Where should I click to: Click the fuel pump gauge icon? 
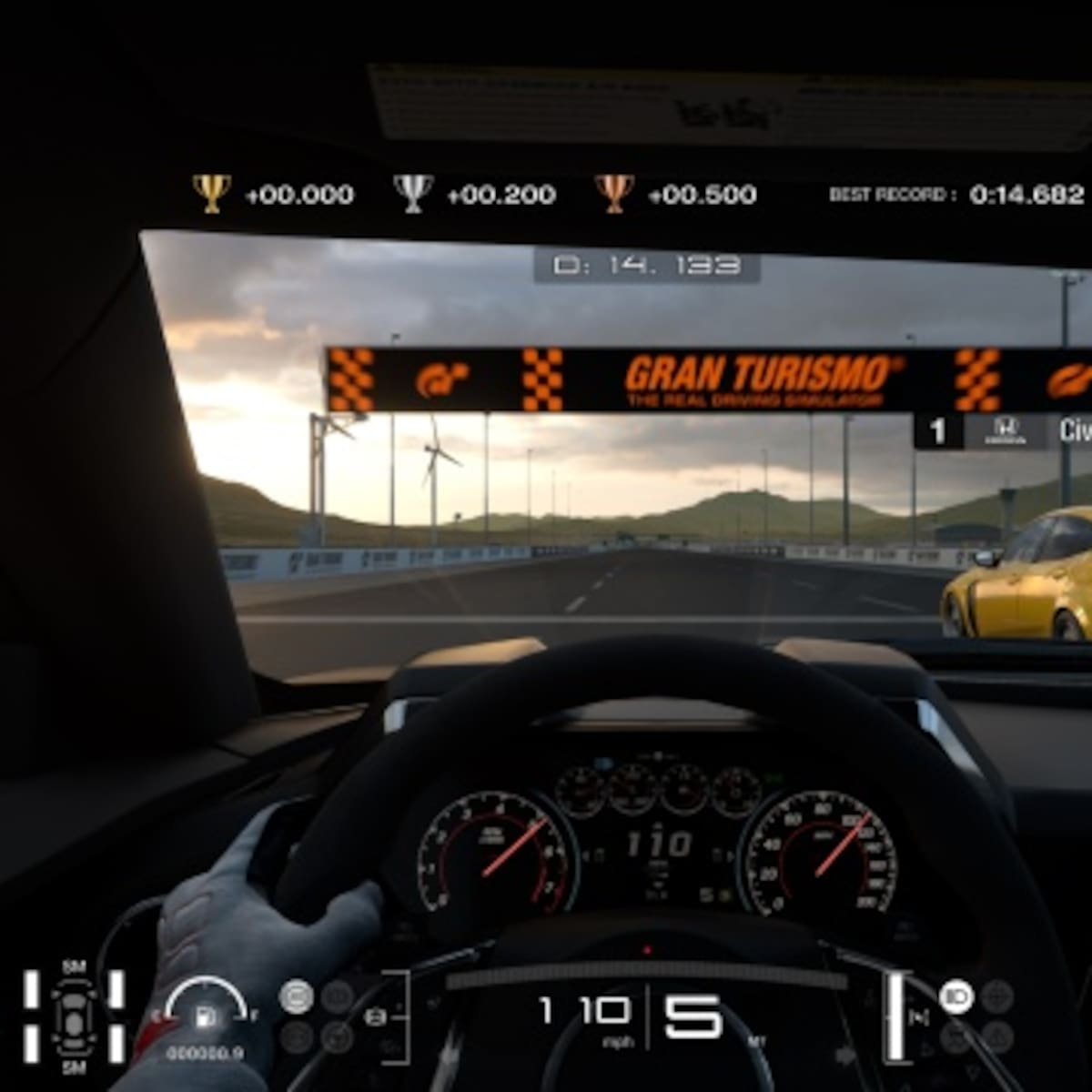click(206, 1016)
